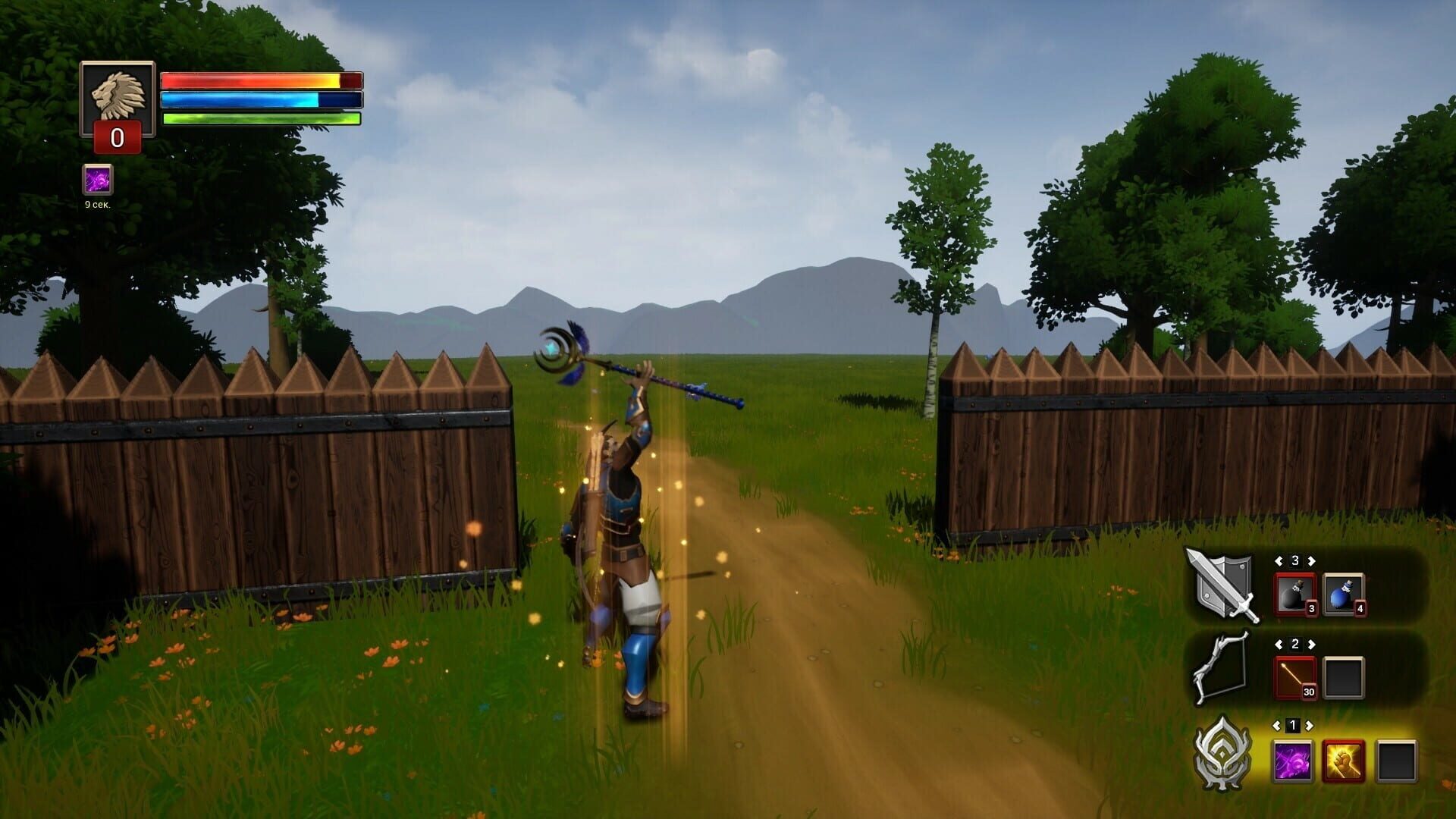Image resolution: width=1456 pixels, height=819 pixels.
Task: Click the red 0 counter under the portrait
Action: tap(116, 139)
